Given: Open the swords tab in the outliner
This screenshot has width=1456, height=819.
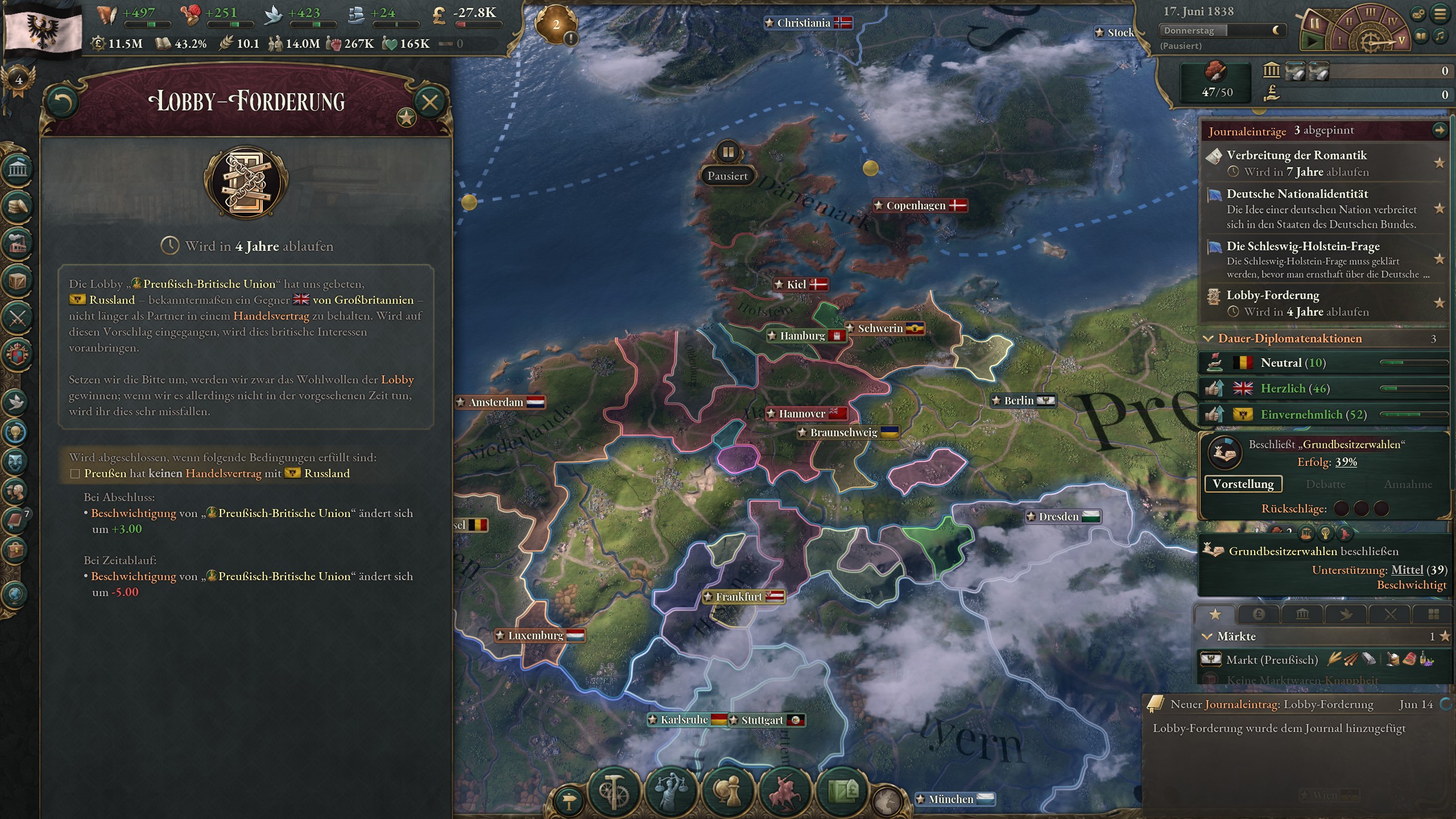Looking at the screenshot, I should click(x=1391, y=614).
